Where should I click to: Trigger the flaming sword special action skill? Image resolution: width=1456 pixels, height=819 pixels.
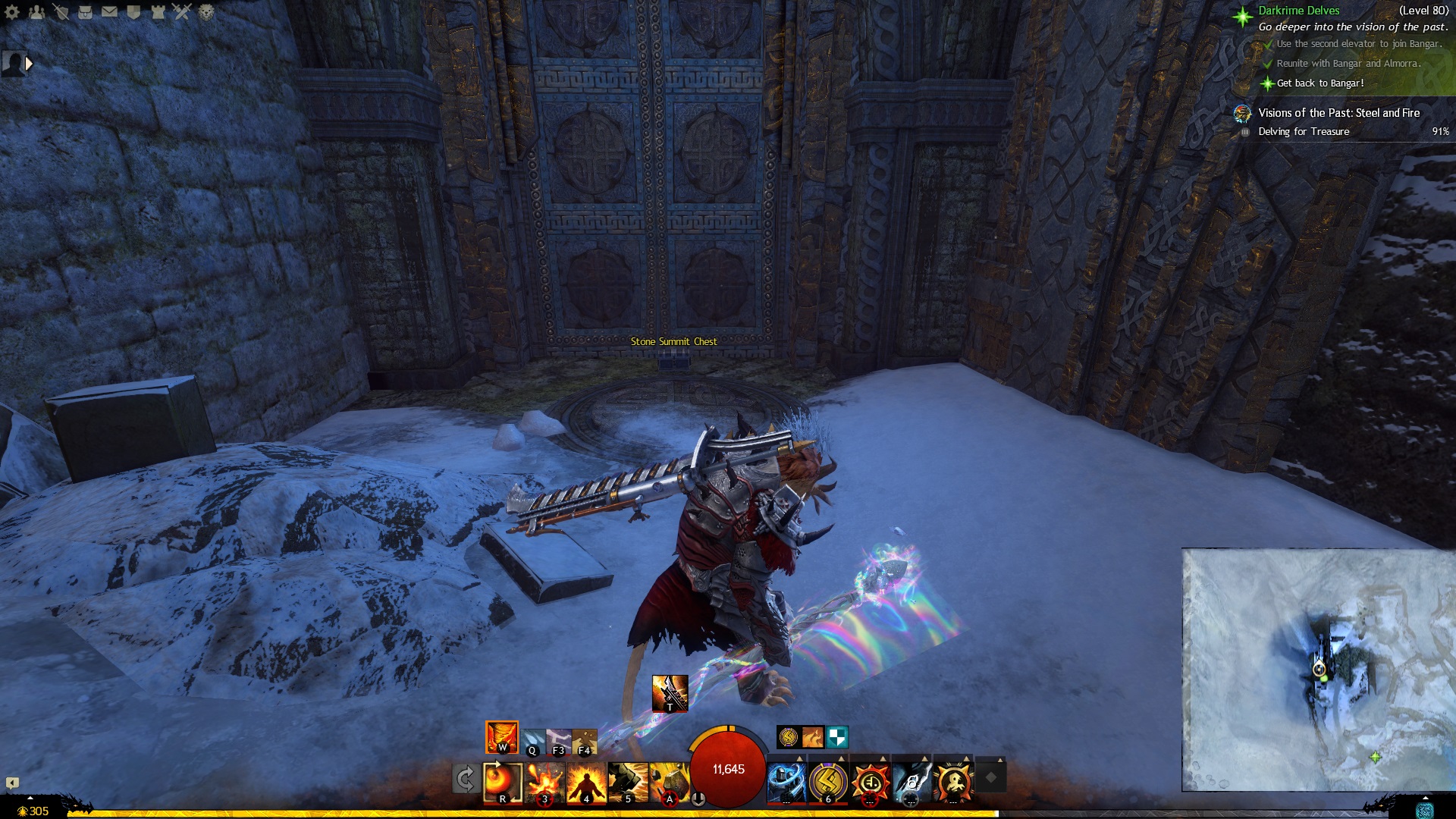point(670,693)
